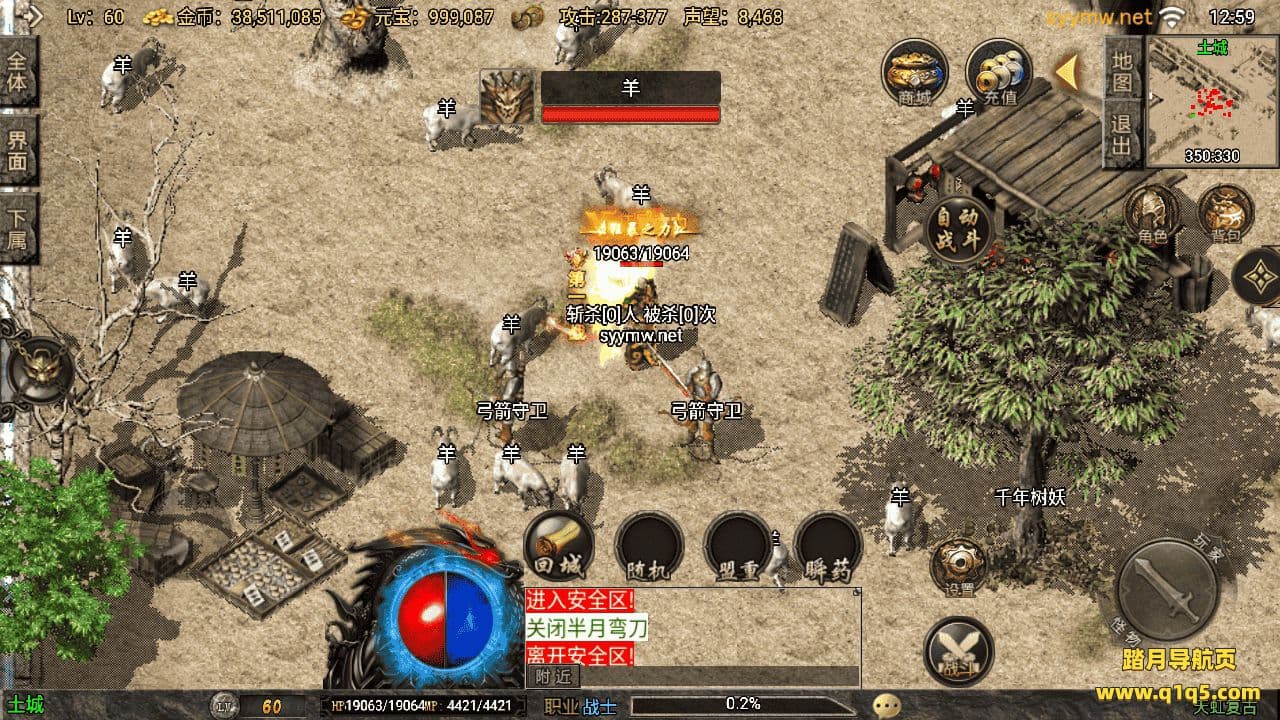The height and width of the screenshot is (720, 1280).
Task: Activate the 随机 teleport slot
Action: (648, 547)
